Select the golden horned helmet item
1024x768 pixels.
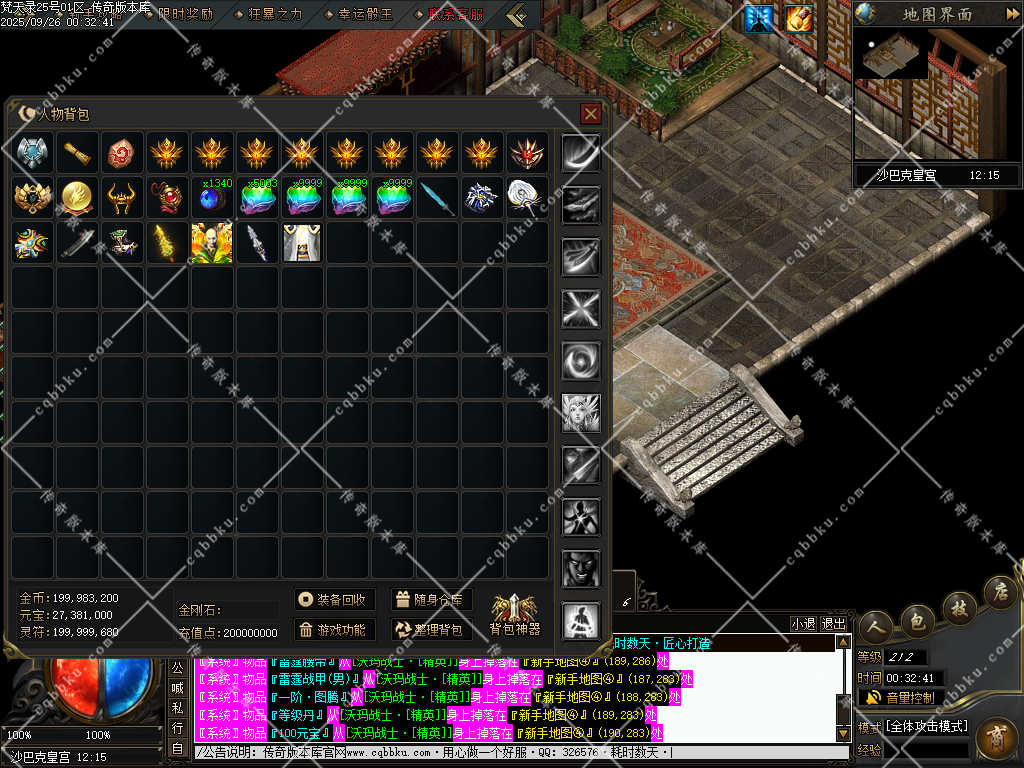[x=122, y=198]
